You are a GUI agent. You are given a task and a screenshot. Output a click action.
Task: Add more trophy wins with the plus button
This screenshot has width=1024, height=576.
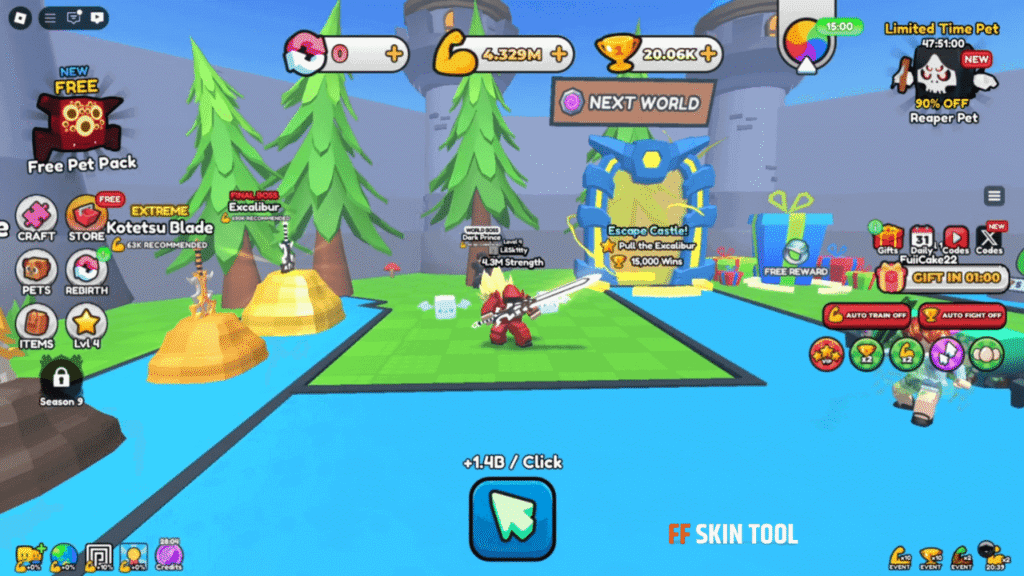pyautogui.click(x=706, y=53)
